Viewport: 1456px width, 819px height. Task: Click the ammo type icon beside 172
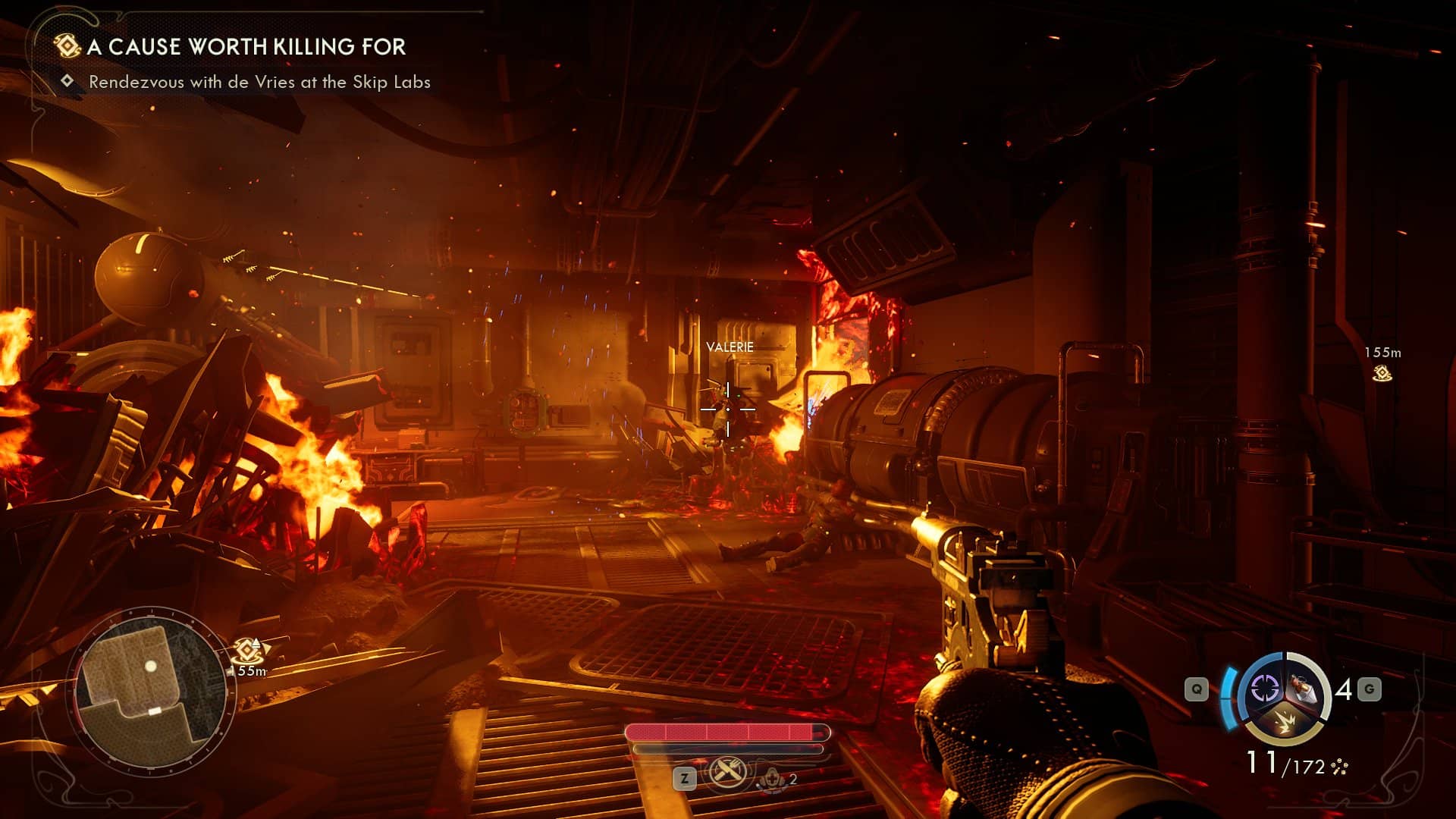click(x=1339, y=767)
